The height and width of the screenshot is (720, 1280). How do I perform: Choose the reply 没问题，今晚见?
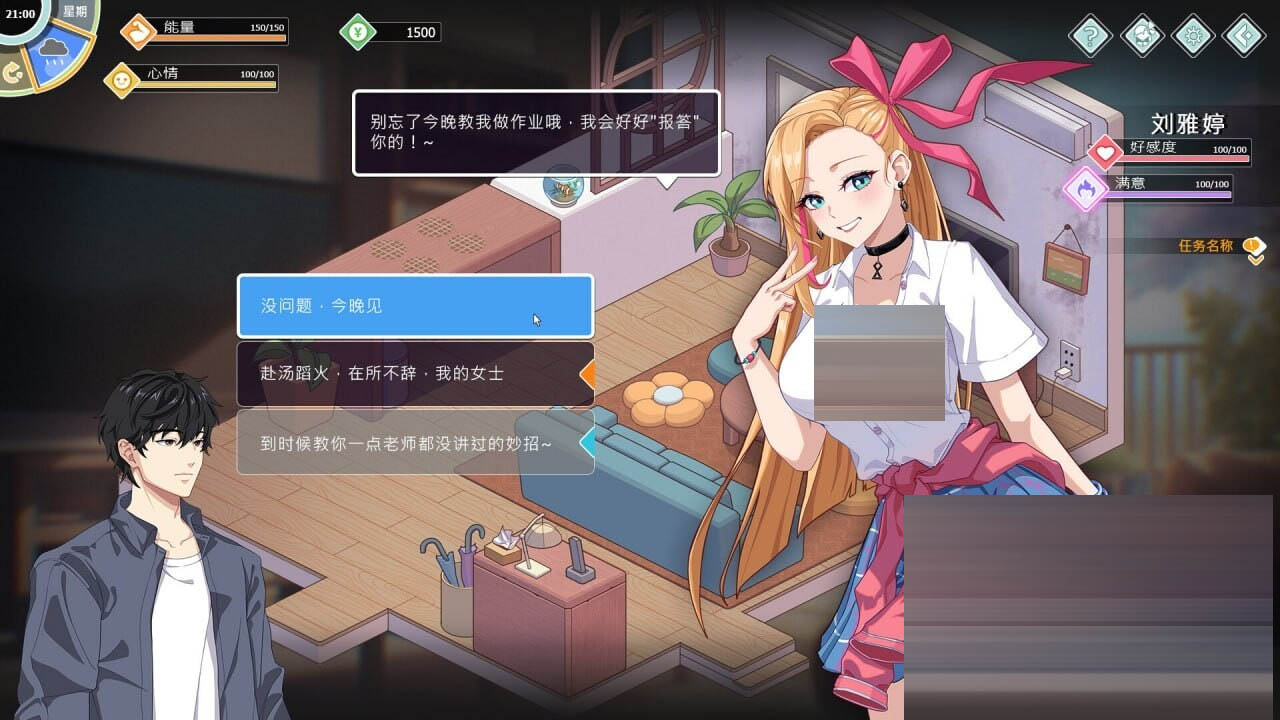coord(413,306)
